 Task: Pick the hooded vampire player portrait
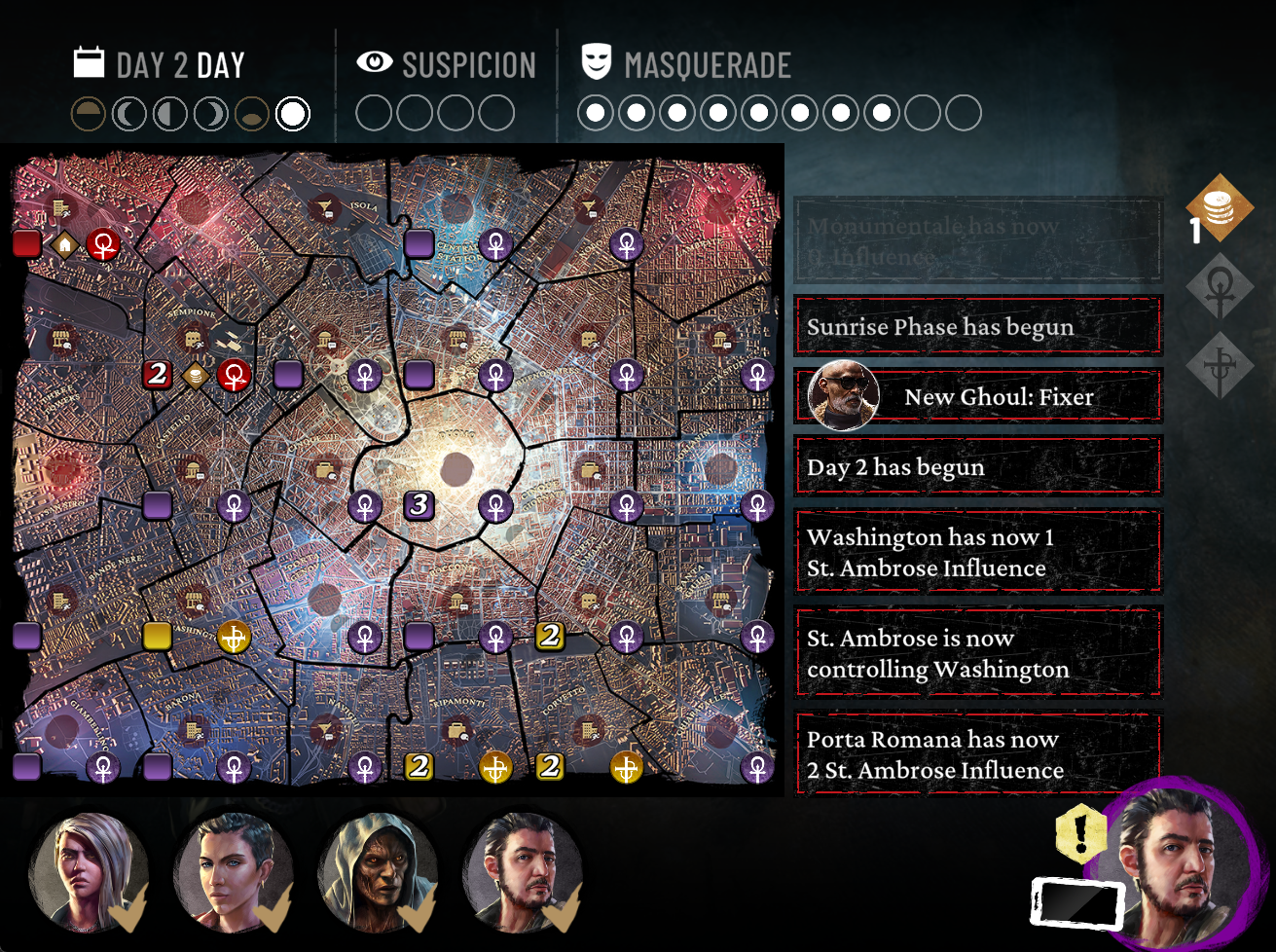pos(380,873)
